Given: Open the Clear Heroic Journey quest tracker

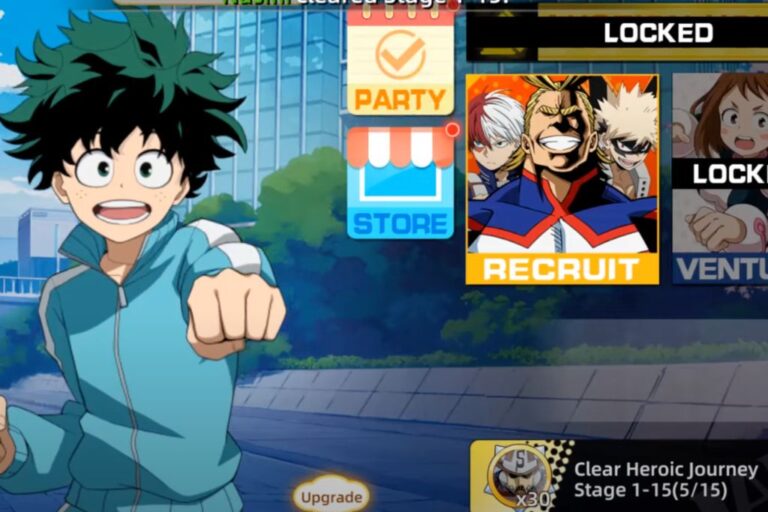Looking at the screenshot, I should pyautogui.click(x=620, y=477).
